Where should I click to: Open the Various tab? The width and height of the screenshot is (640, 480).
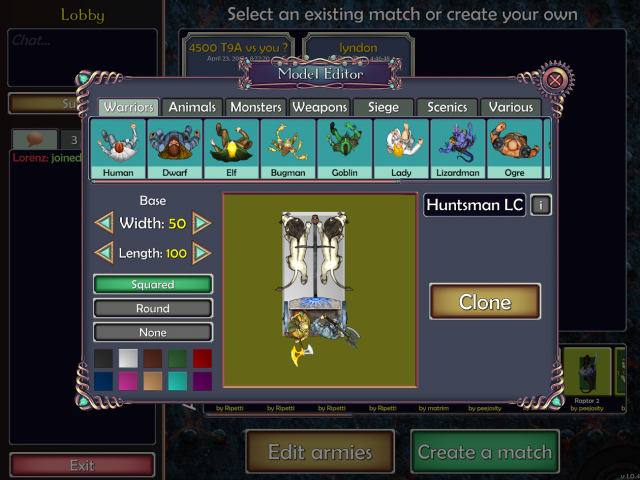coord(510,107)
